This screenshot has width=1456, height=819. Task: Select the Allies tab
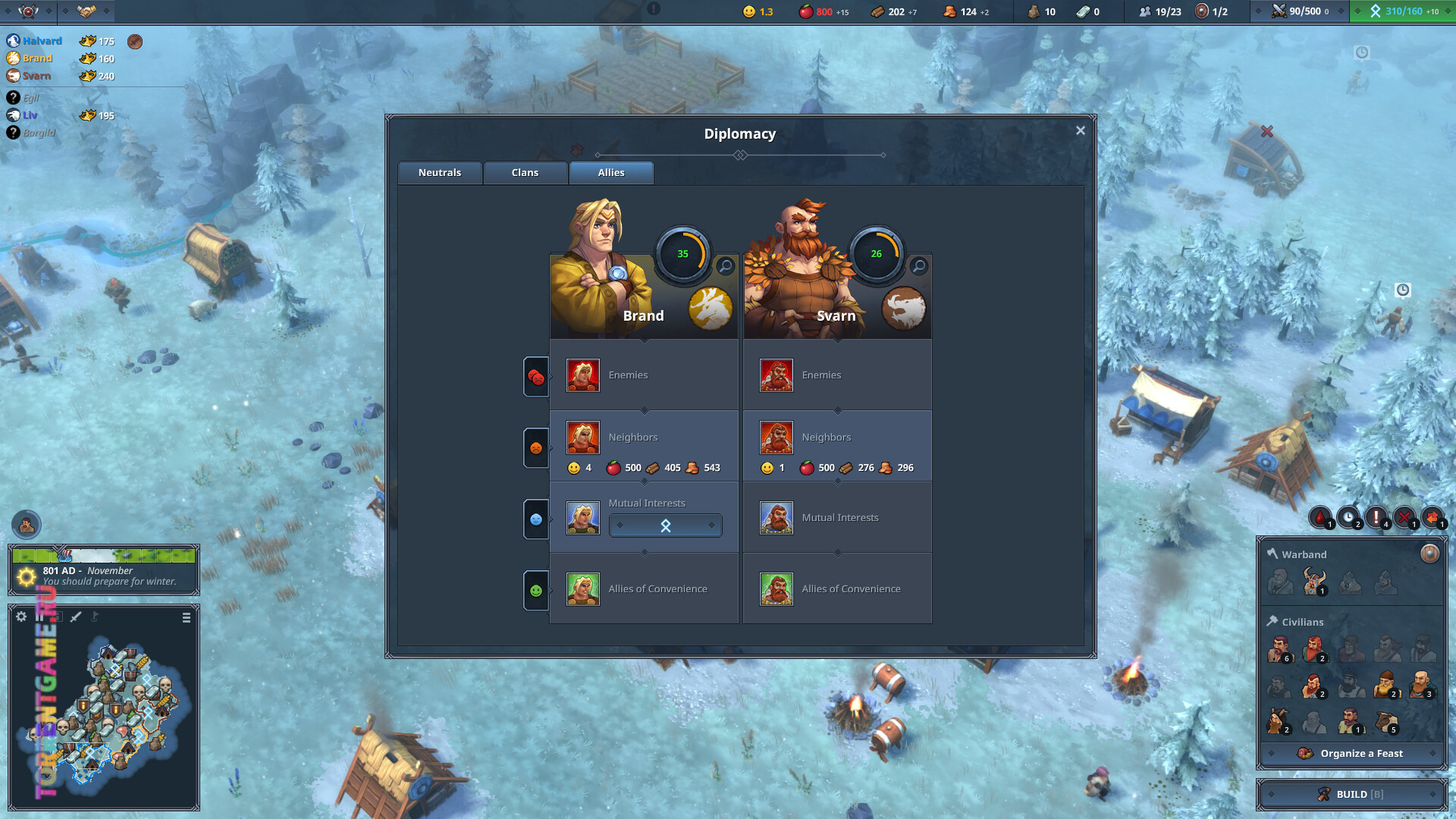[611, 173]
